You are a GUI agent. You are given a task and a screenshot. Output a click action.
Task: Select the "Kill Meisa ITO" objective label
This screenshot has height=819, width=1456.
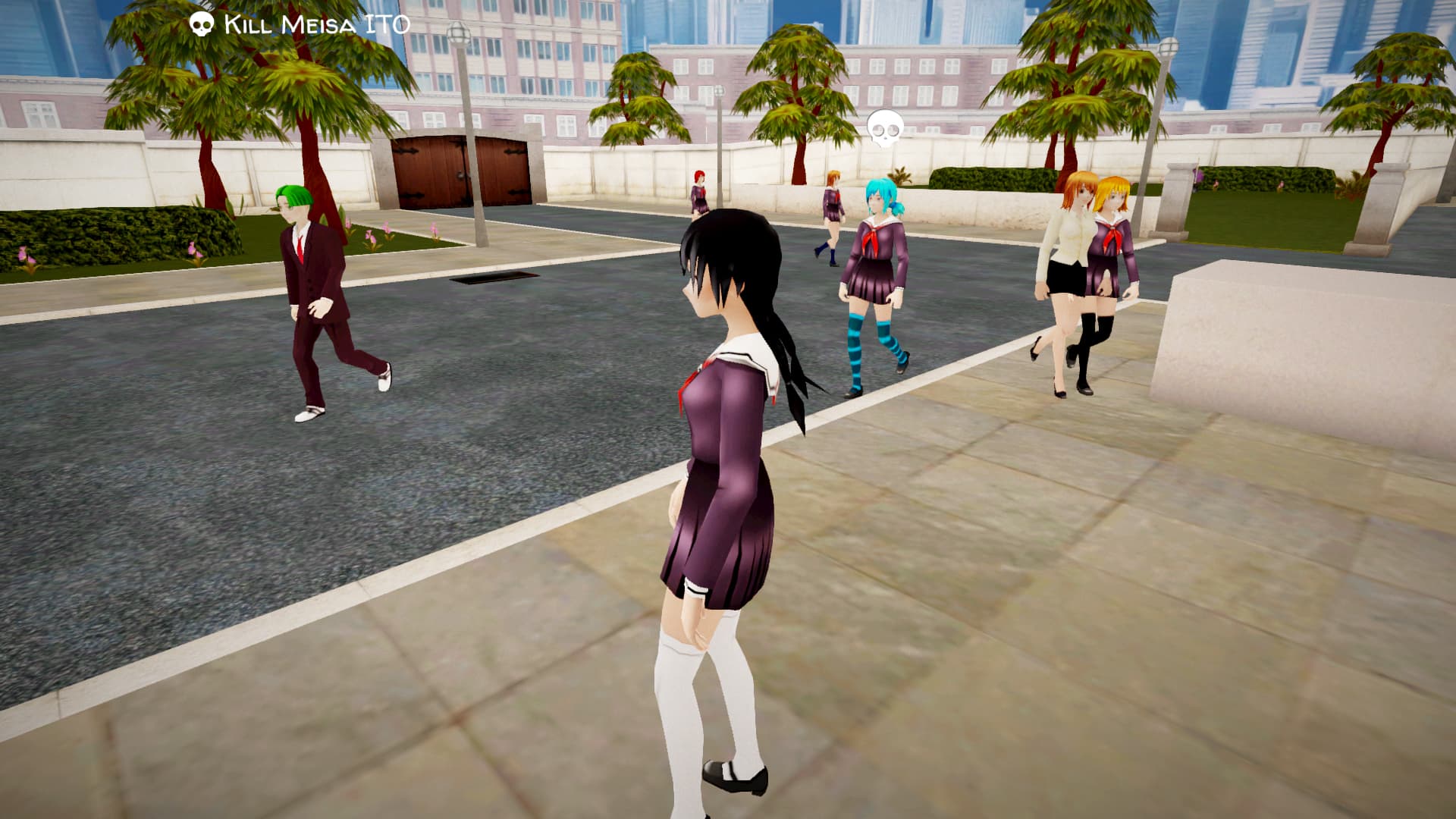tap(315, 24)
